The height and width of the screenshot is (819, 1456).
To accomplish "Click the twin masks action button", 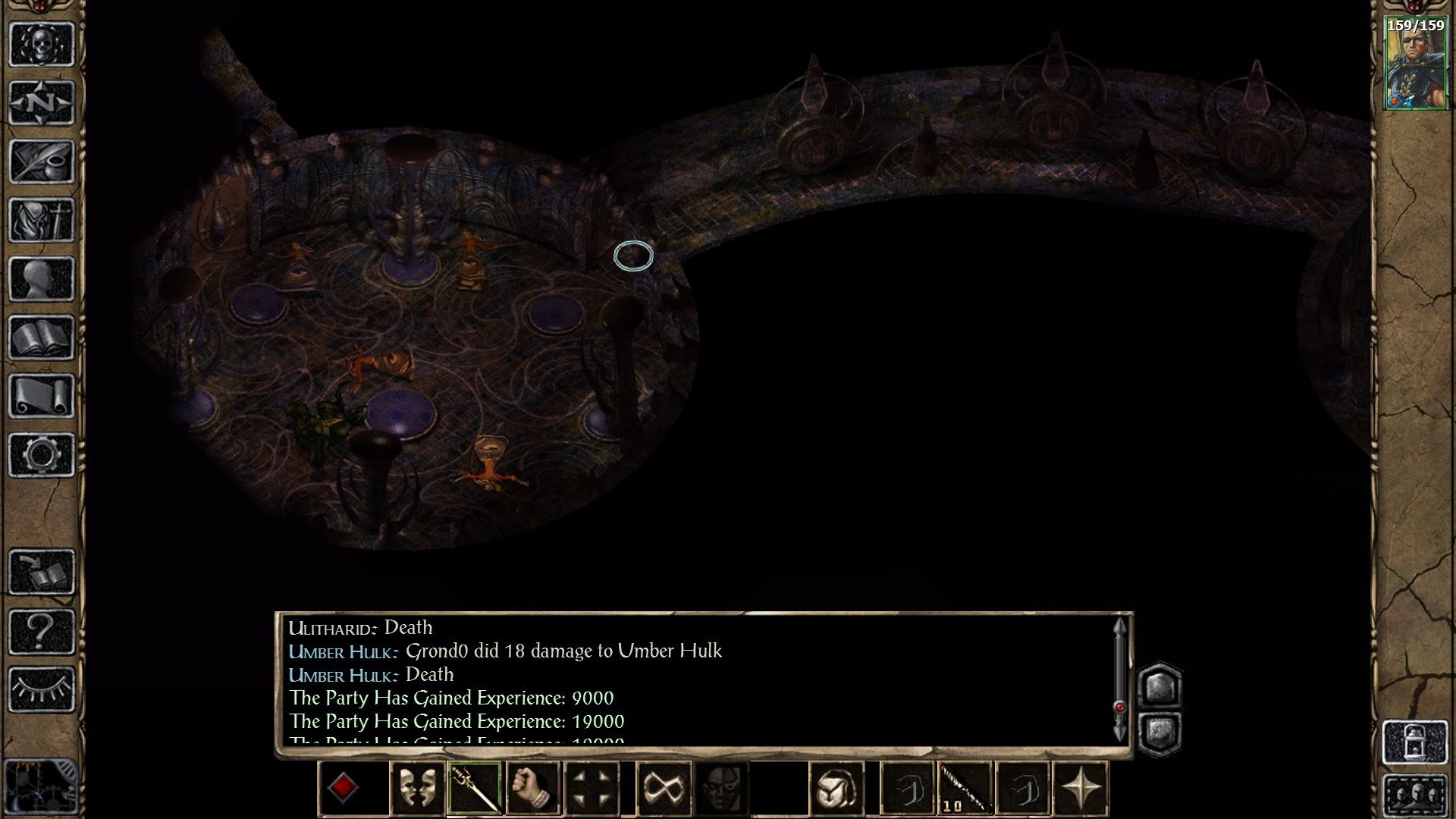I will click(416, 789).
